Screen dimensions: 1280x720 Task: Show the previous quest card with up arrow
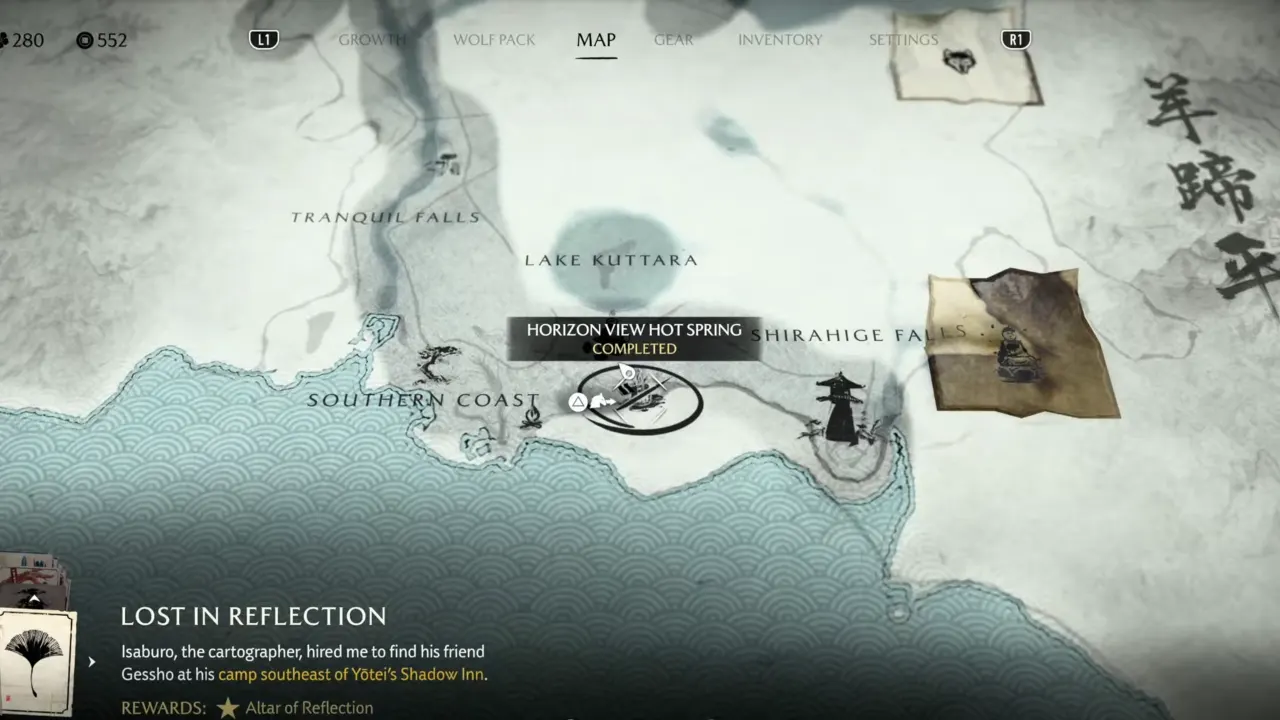(33, 598)
